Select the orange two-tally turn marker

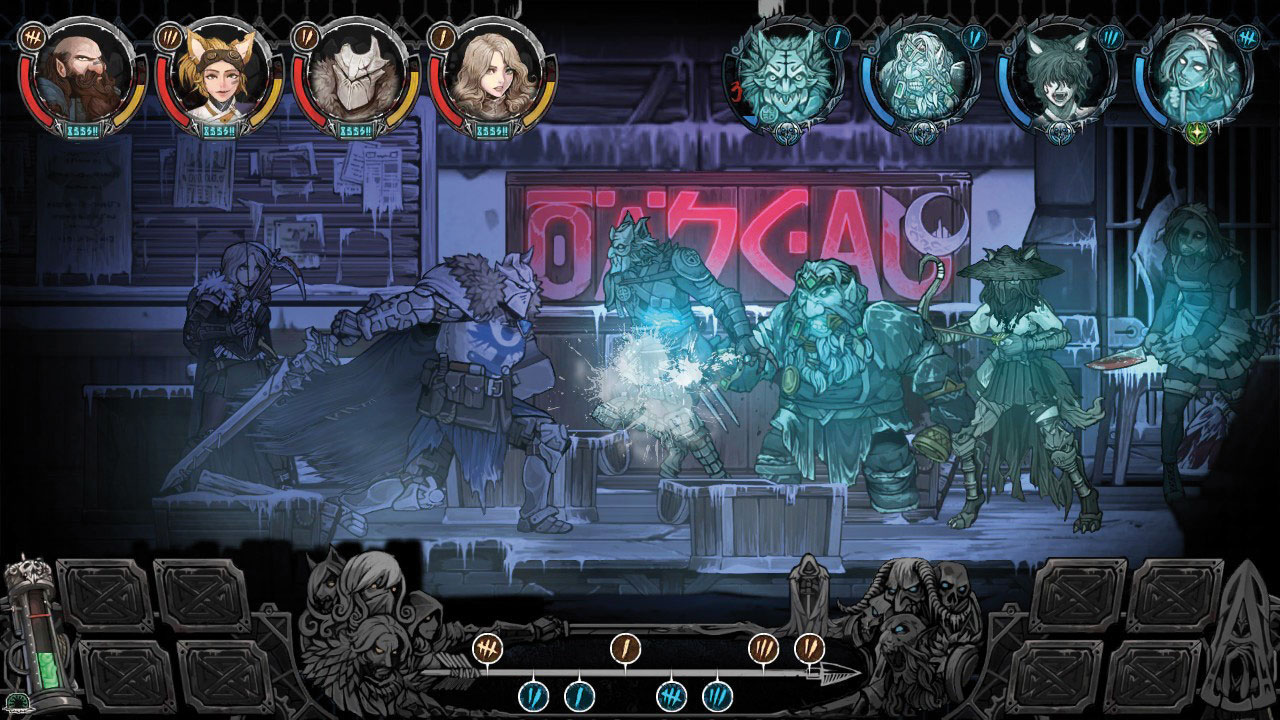[810, 647]
